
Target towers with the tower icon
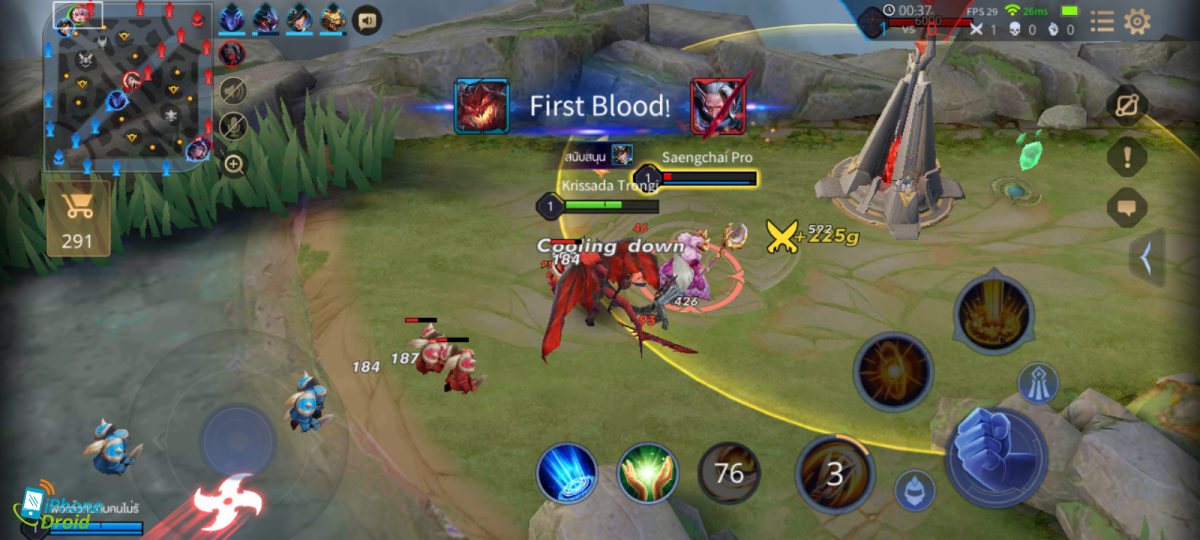(x=1038, y=383)
